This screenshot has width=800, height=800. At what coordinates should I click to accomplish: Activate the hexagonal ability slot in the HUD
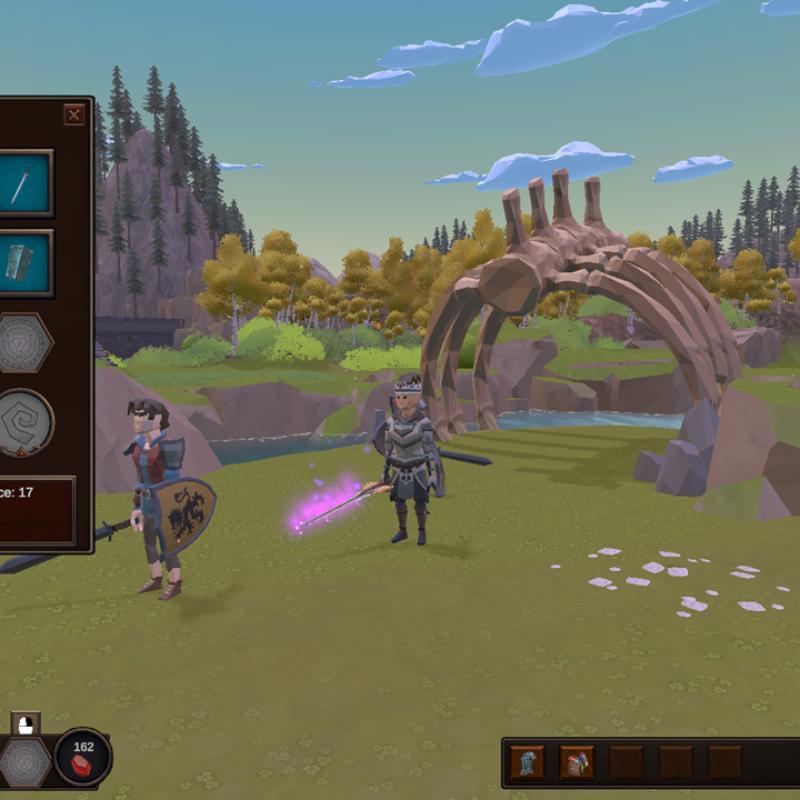[x=24, y=762]
